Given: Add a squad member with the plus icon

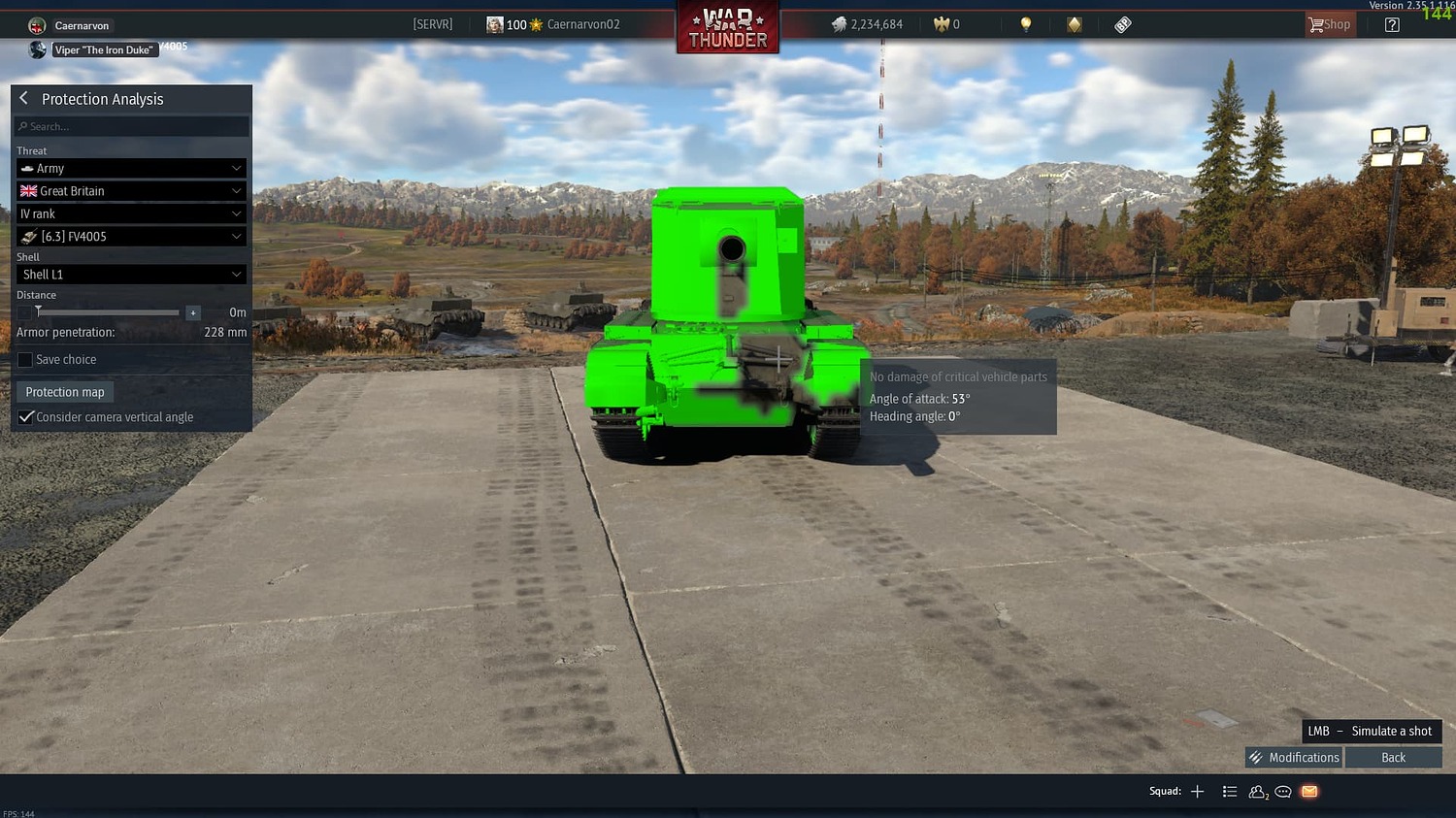Looking at the screenshot, I should [1198, 791].
